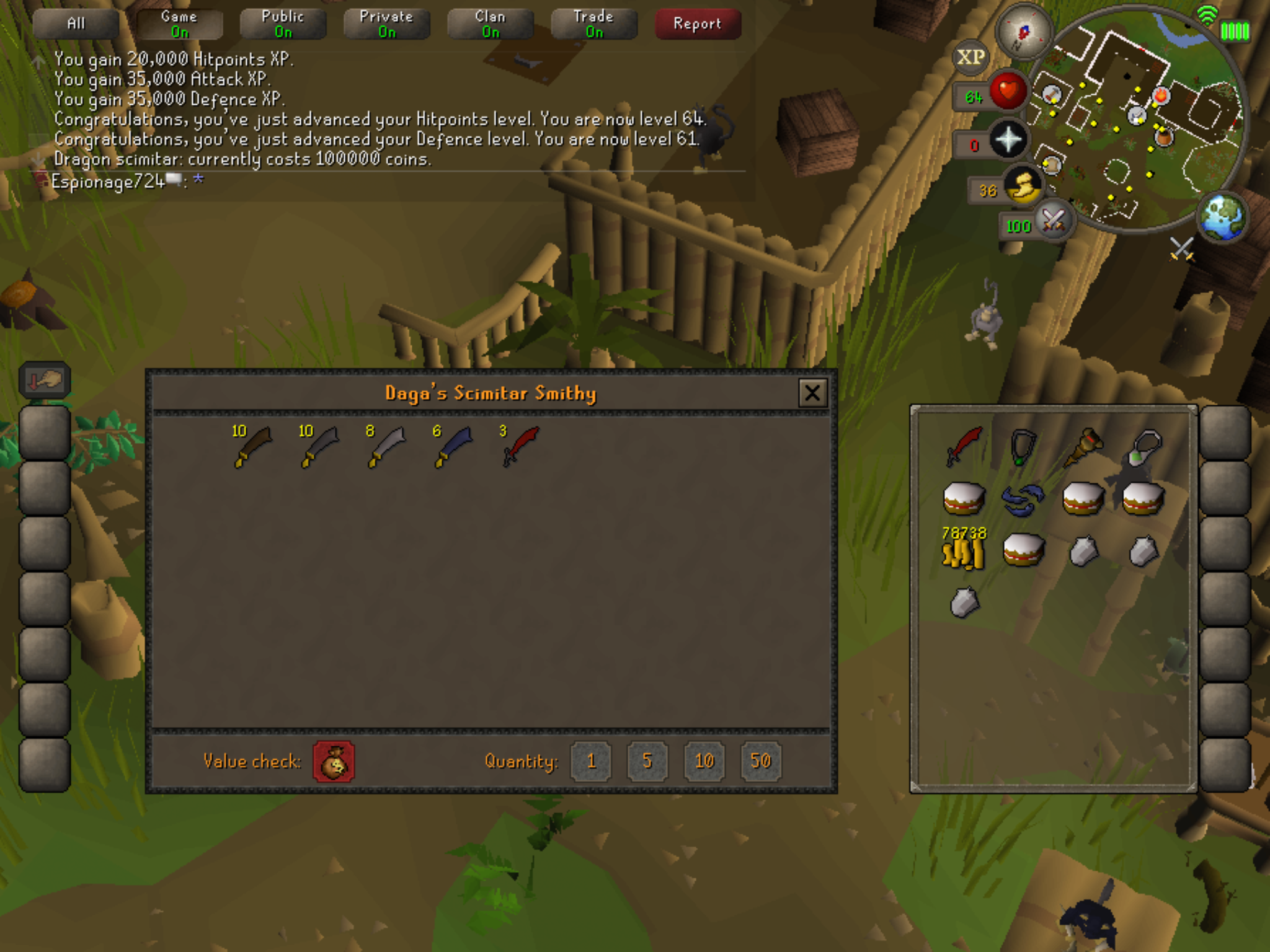Screen dimensions: 1270x952
Task: Toggle the XP tracker button
Action: point(970,58)
